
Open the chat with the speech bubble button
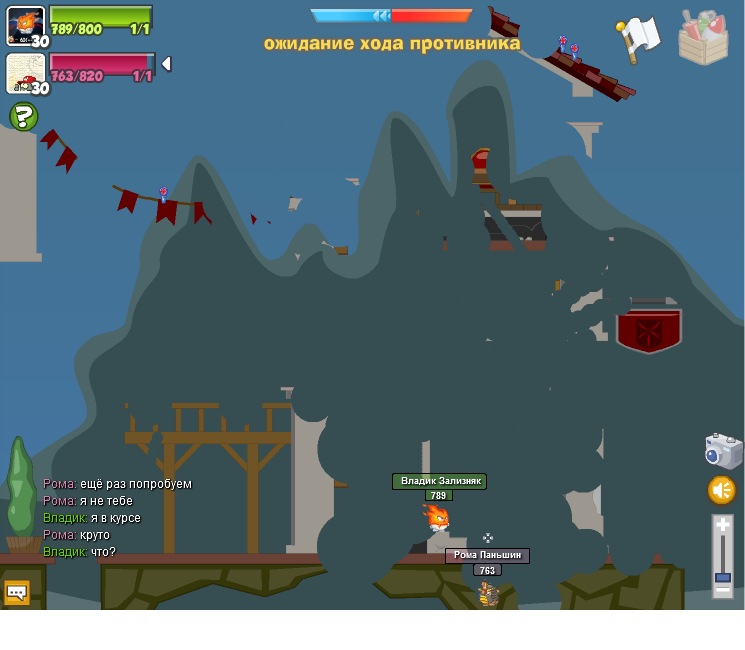(17, 592)
